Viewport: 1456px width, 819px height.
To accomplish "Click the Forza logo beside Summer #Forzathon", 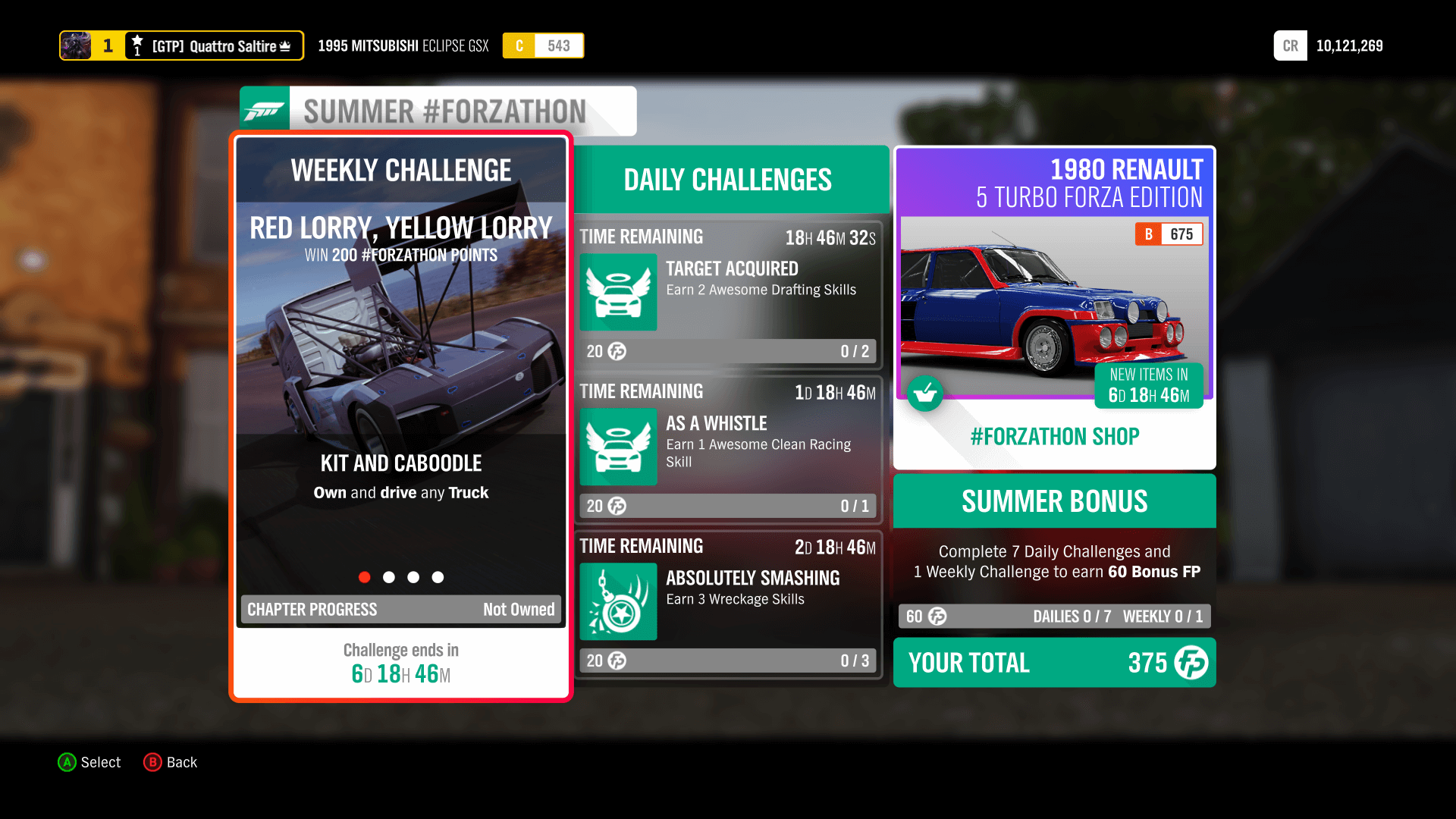I will click(264, 109).
